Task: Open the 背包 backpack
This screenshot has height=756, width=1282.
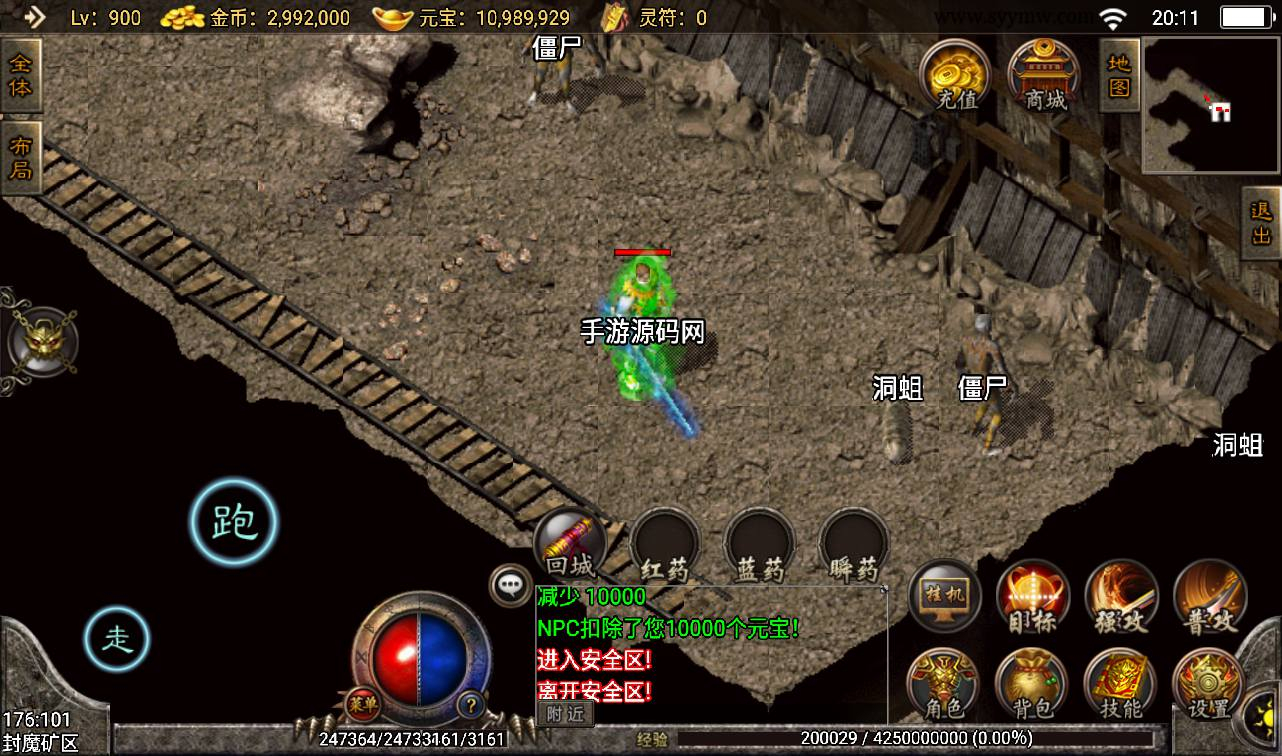Action: [1031, 685]
